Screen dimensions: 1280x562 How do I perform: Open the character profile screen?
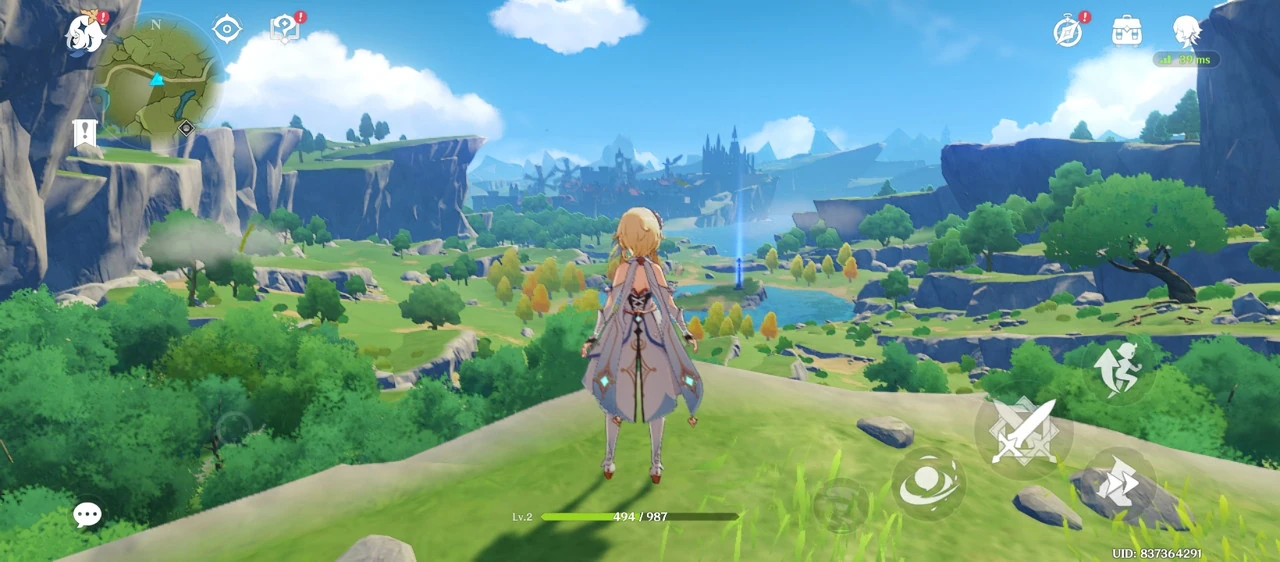click(x=1186, y=31)
